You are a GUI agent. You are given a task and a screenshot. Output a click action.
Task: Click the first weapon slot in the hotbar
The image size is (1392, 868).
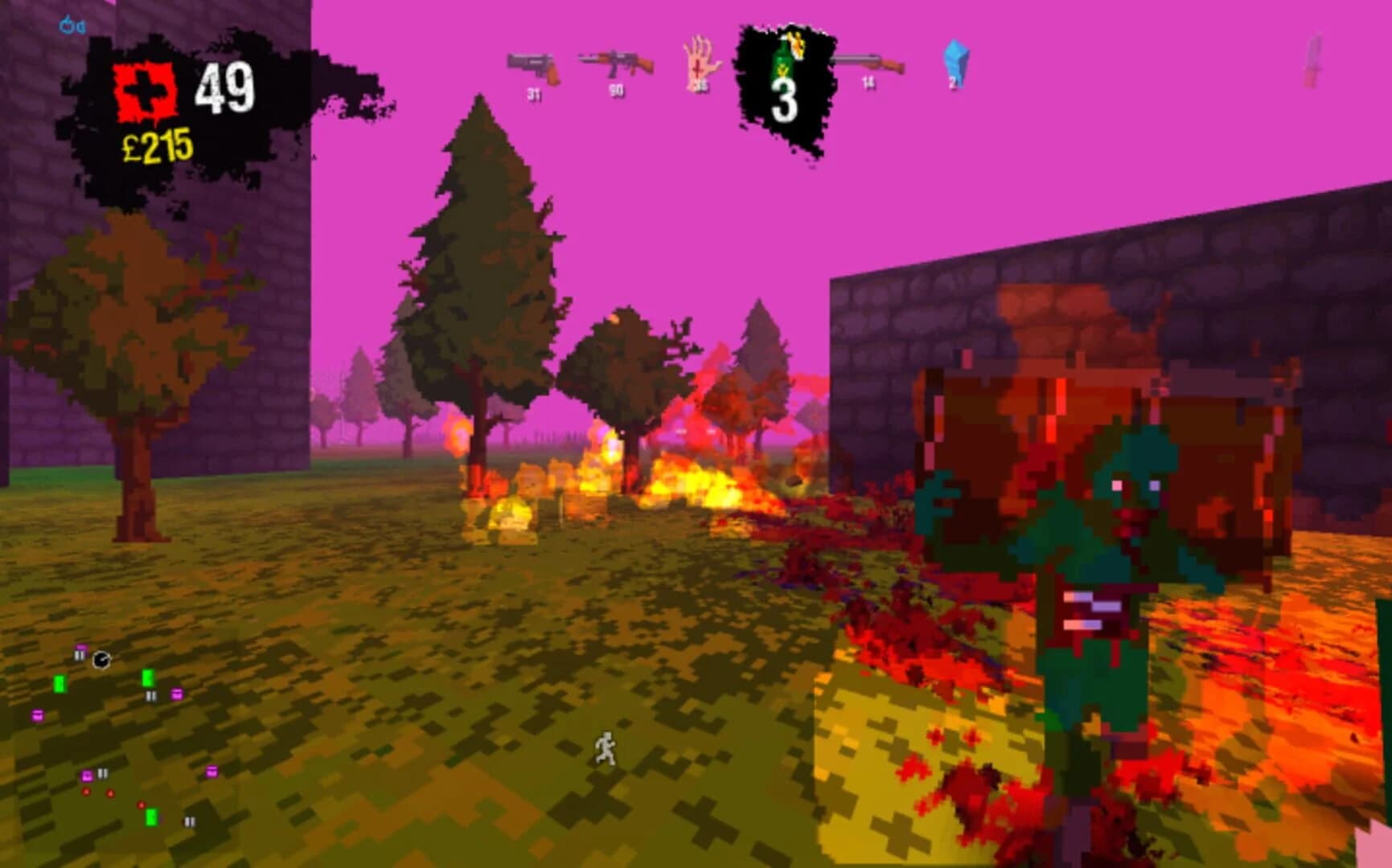[532, 64]
